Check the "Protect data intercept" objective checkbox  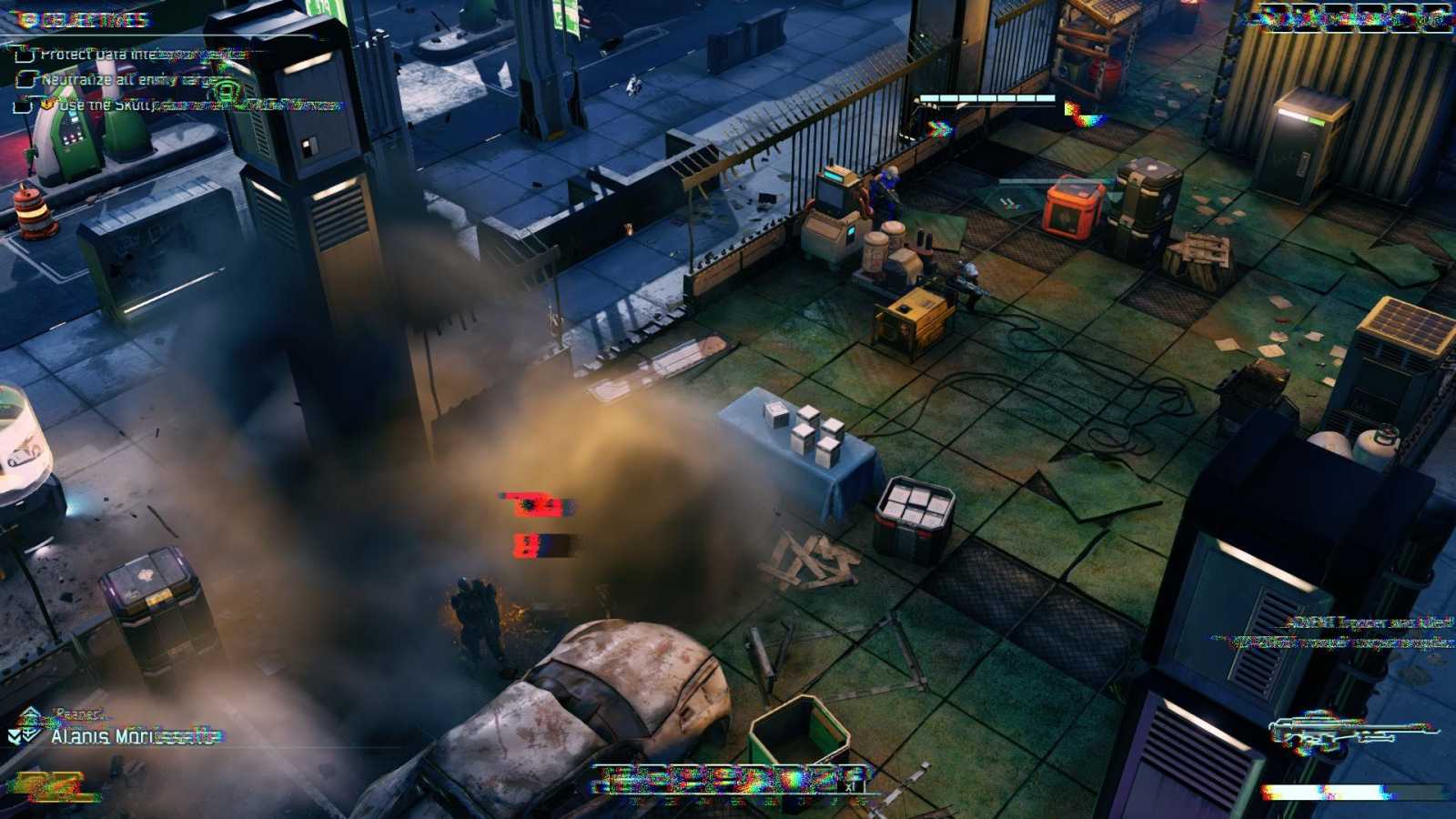(x=25, y=52)
